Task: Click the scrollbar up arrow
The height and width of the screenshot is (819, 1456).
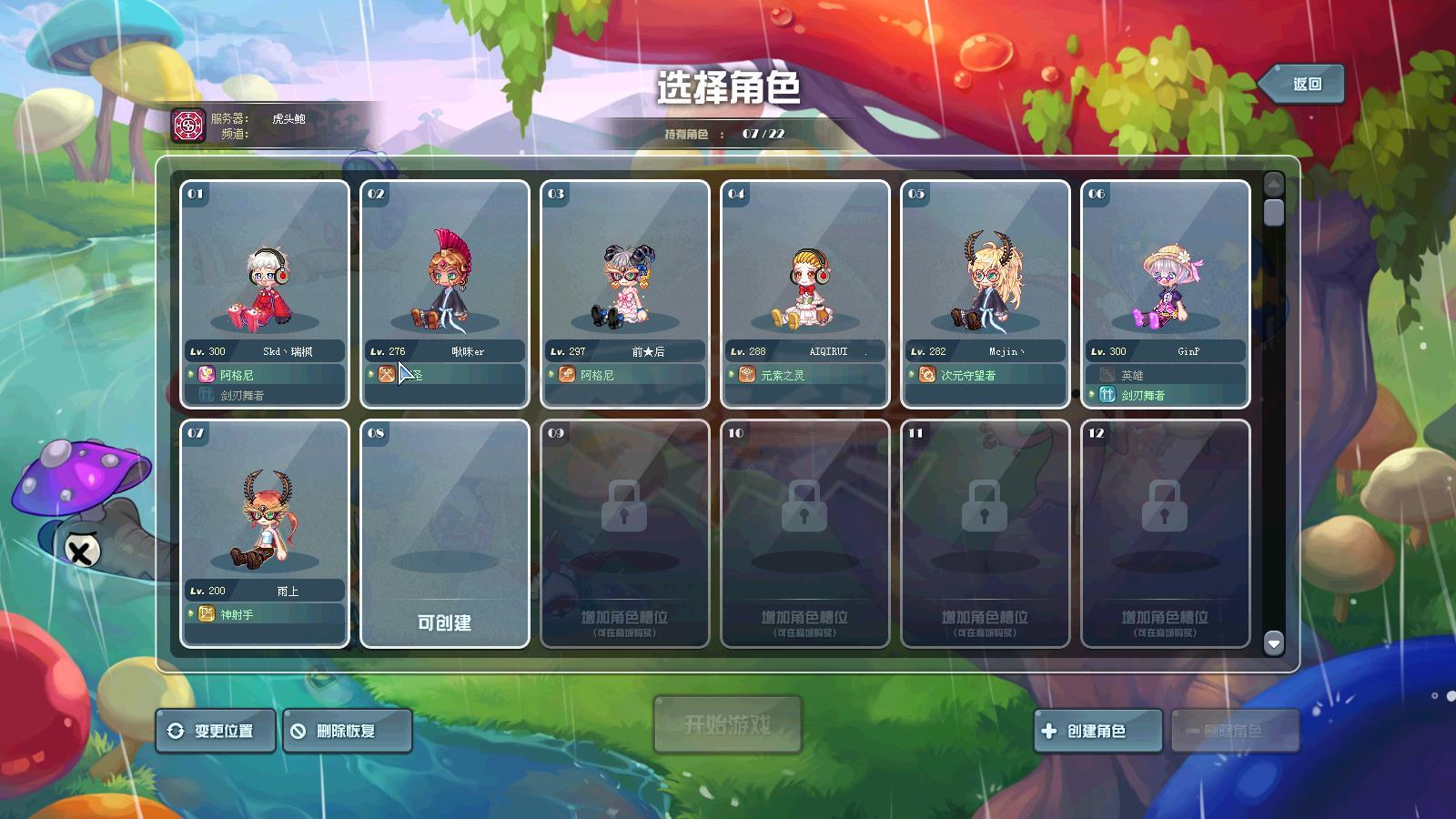Action: tap(1274, 184)
